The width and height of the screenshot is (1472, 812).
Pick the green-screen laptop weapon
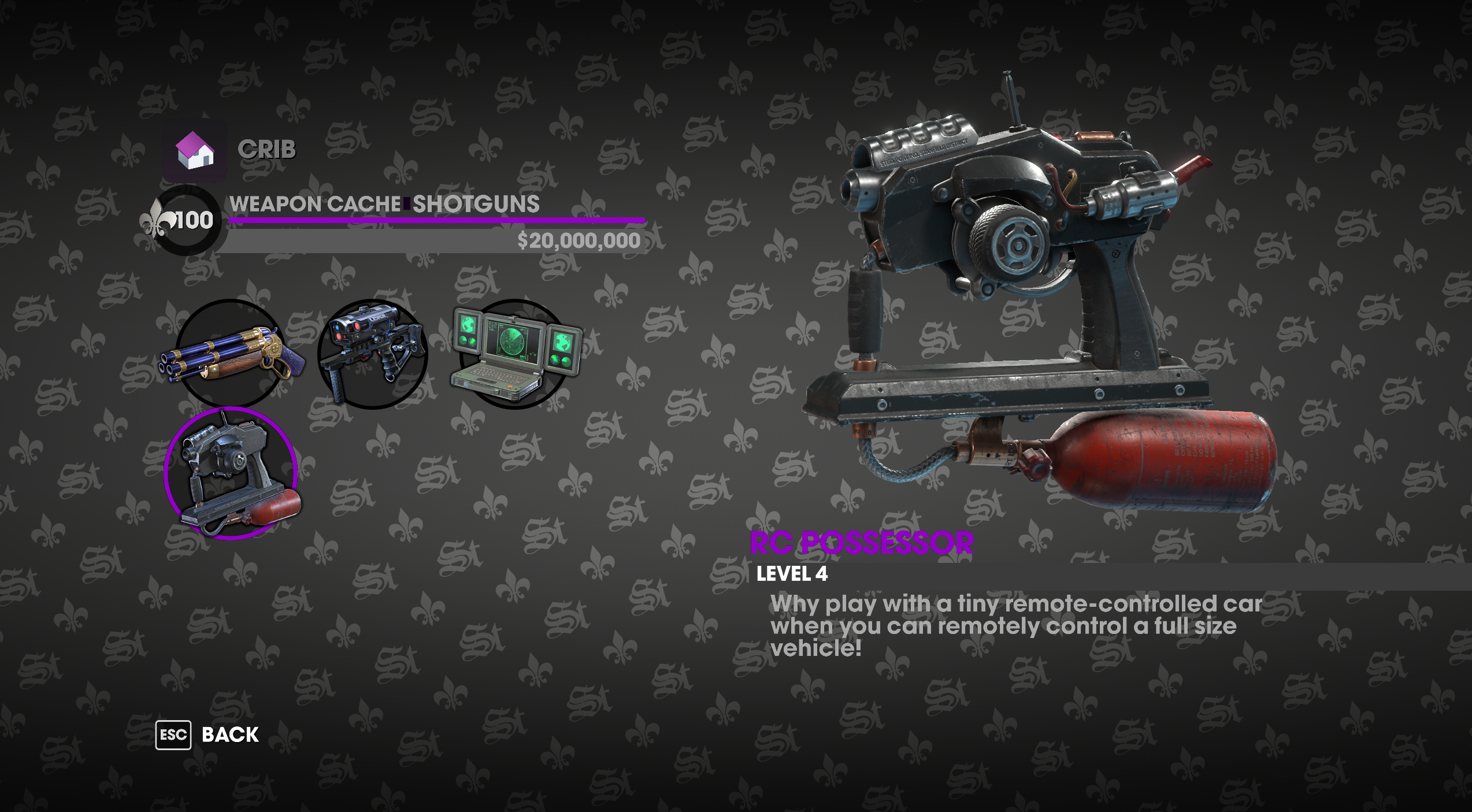coord(514,354)
